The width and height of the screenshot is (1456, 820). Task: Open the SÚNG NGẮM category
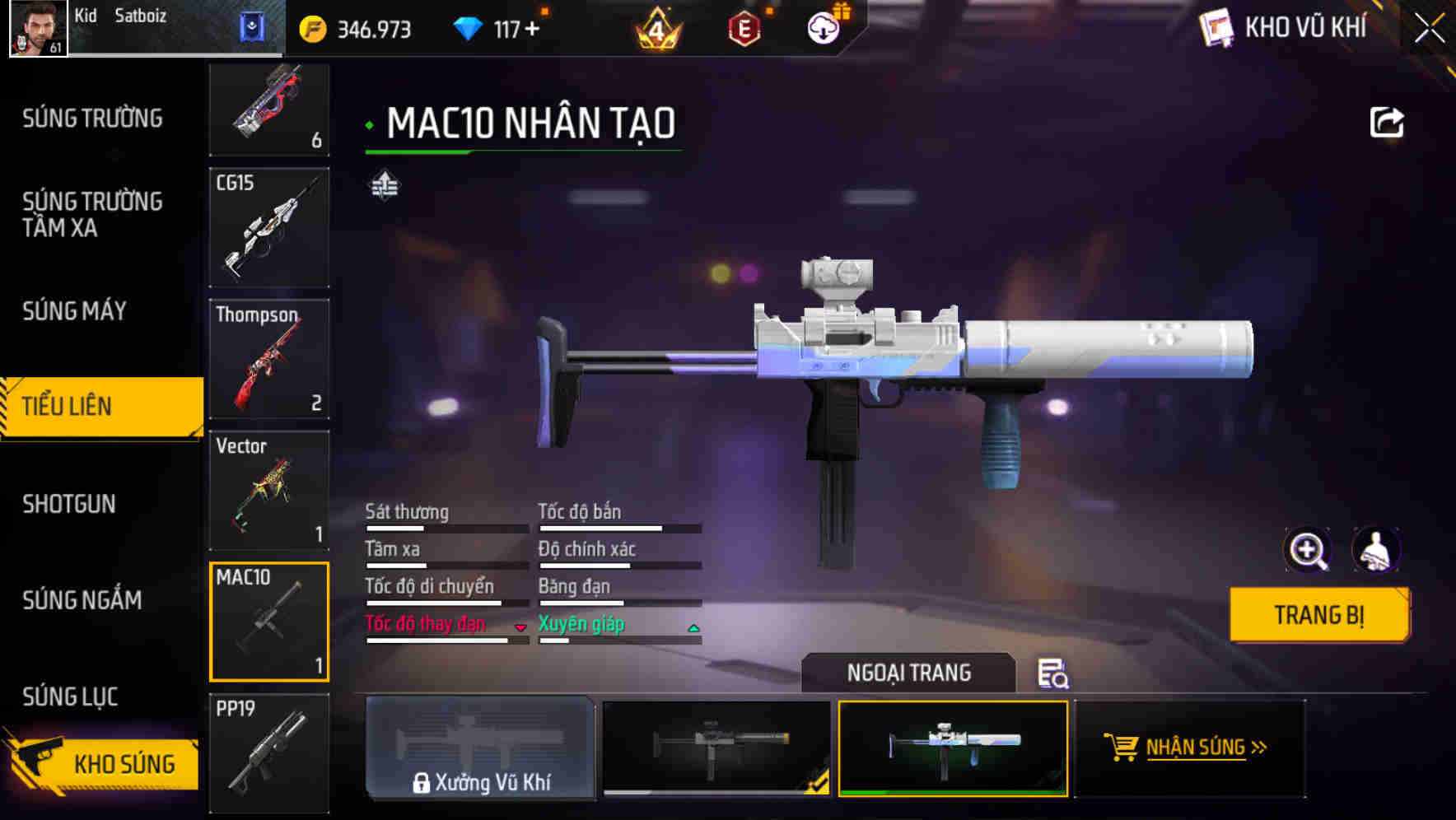point(82,600)
